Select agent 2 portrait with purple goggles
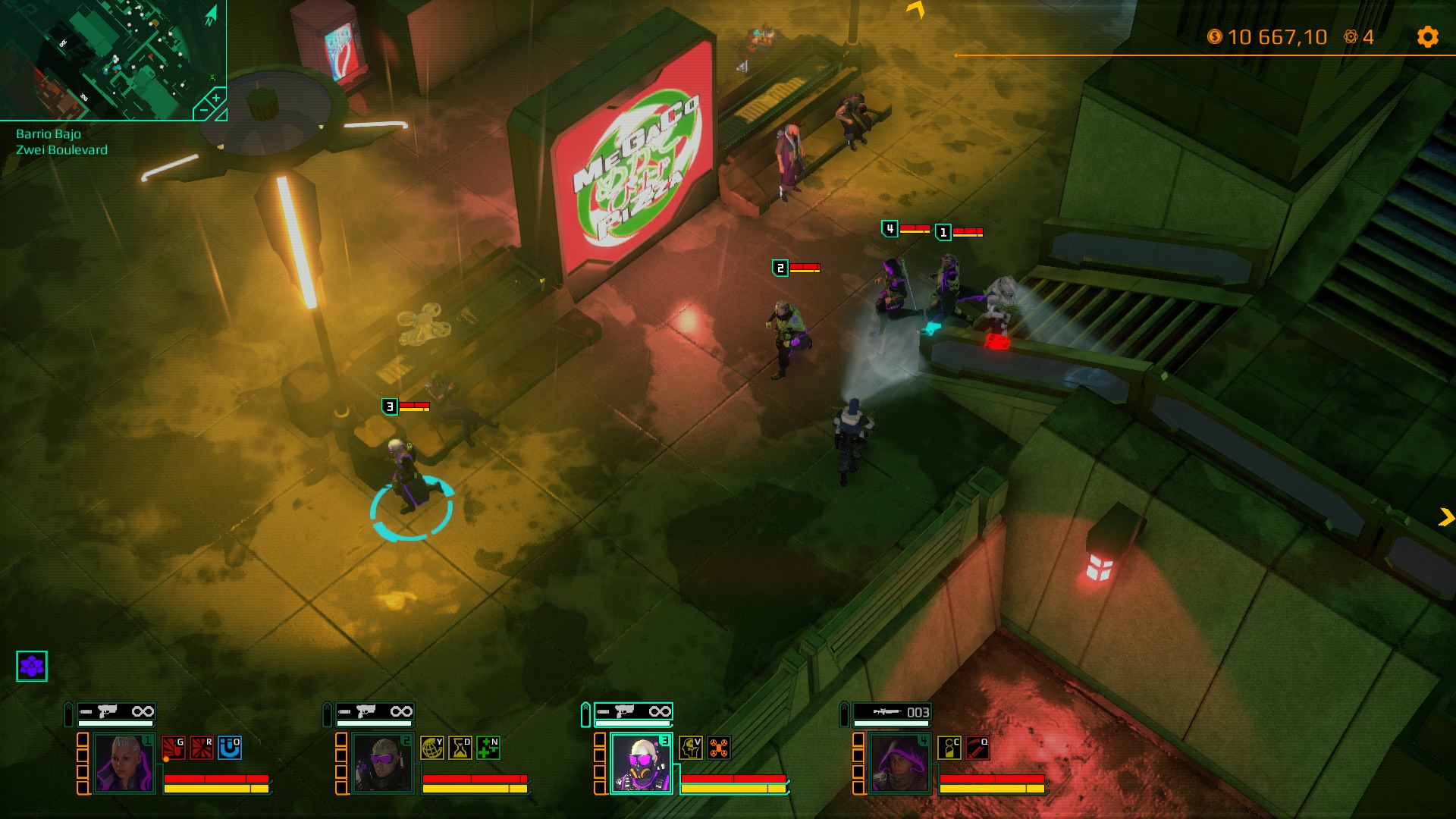Image resolution: width=1456 pixels, height=819 pixels. coord(382,763)
